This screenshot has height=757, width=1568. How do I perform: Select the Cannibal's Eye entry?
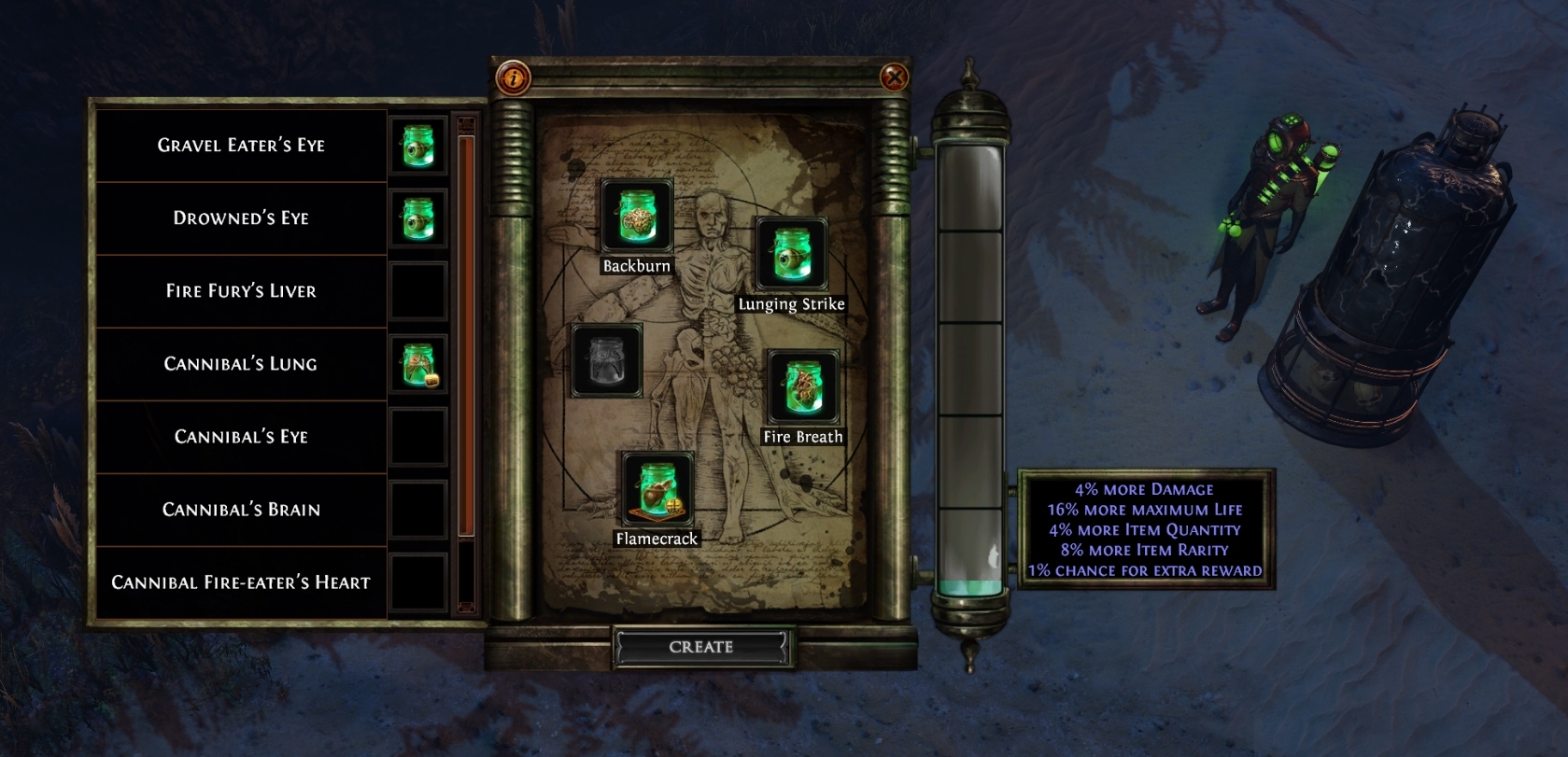[x=241, y=437]
